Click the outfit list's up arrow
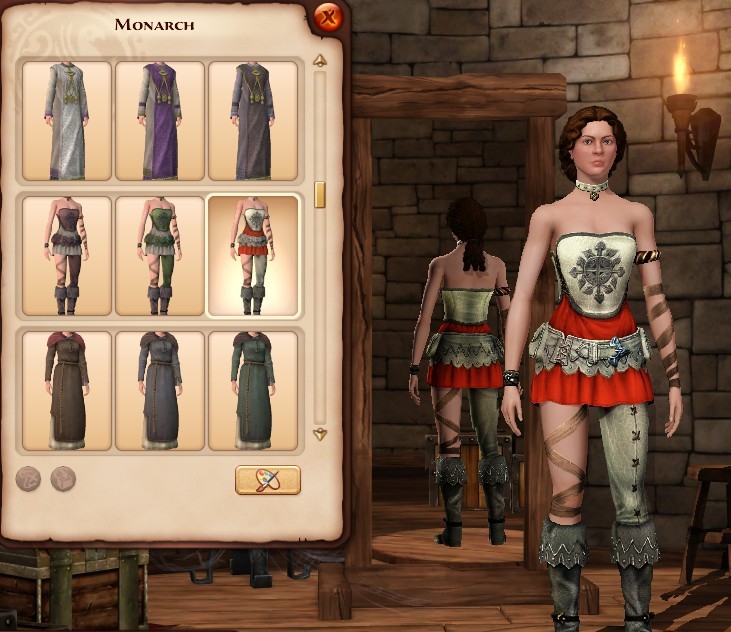Viewport: 731px width, 632px height. (320, 61)
